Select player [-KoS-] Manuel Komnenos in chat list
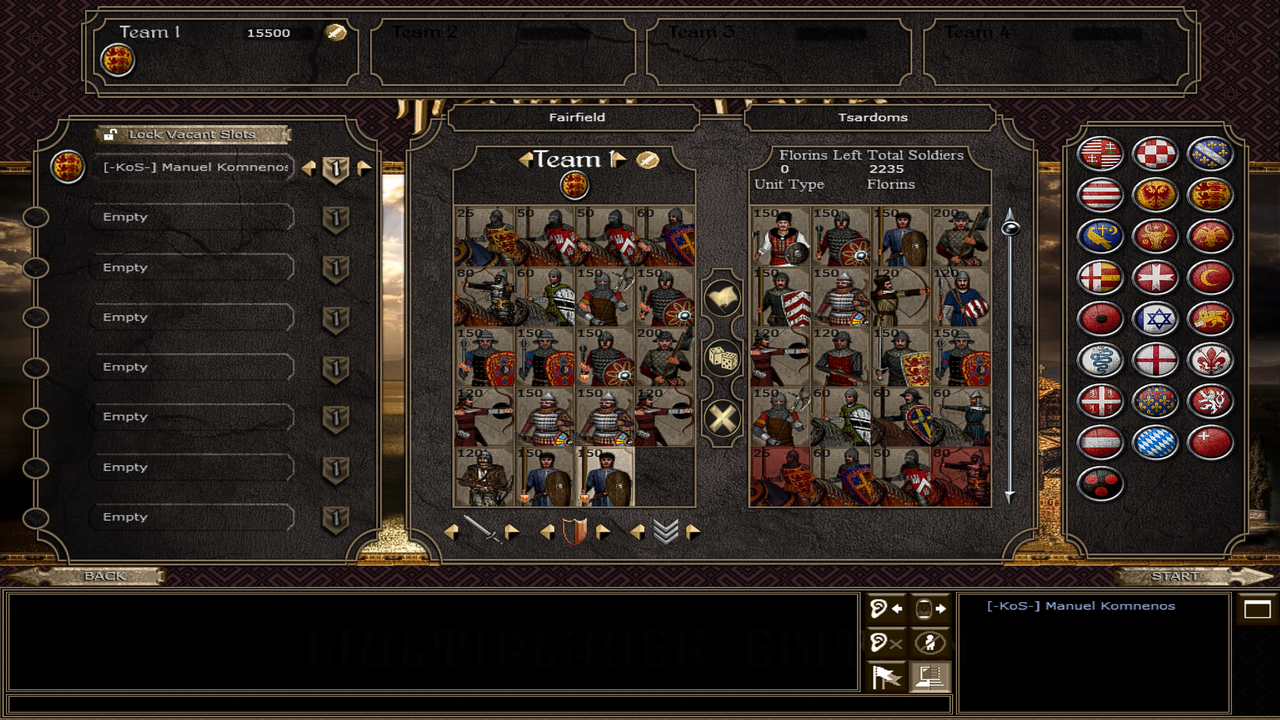 click(x=1080, y=606)
